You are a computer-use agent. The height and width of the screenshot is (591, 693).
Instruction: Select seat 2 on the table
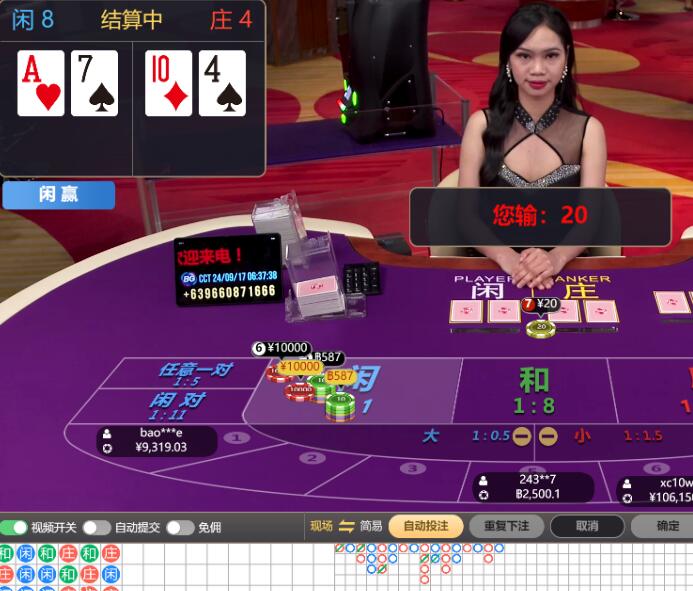click(x=312, y=458)
